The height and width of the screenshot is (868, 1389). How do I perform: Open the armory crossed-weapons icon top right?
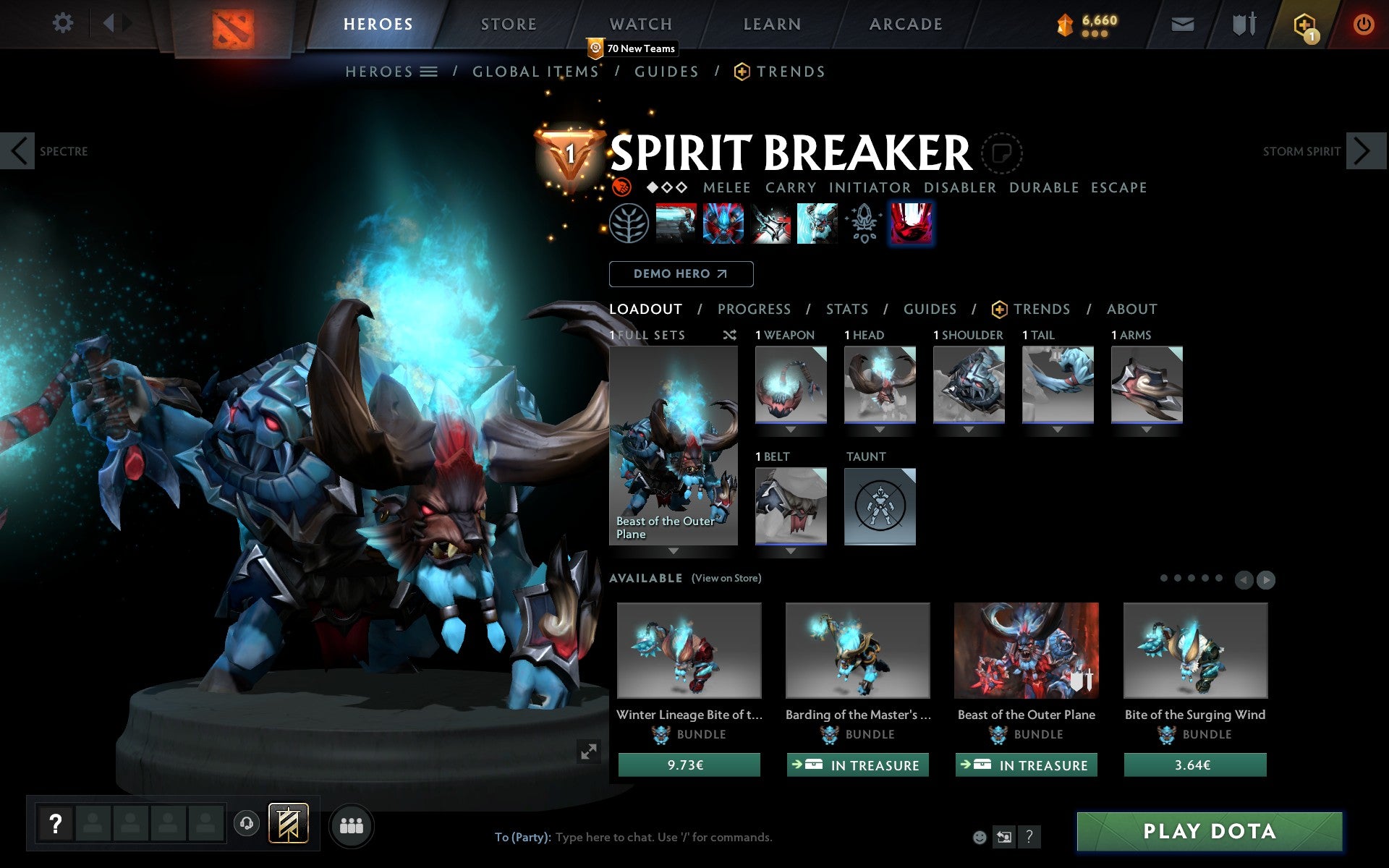tap(1242, 23)
